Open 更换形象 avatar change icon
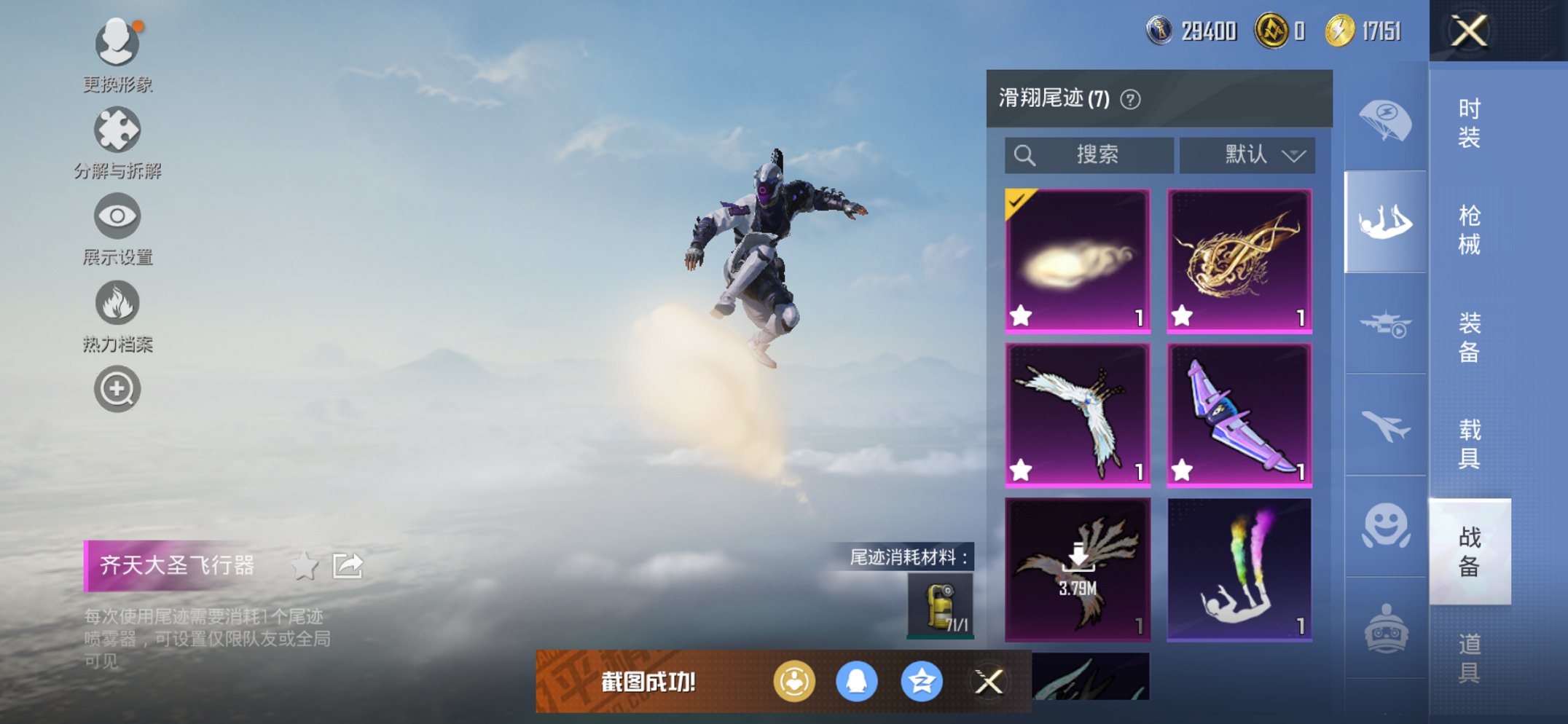Image resolution: width=1568 pixels, height=724 pixels. pos(117,44)
